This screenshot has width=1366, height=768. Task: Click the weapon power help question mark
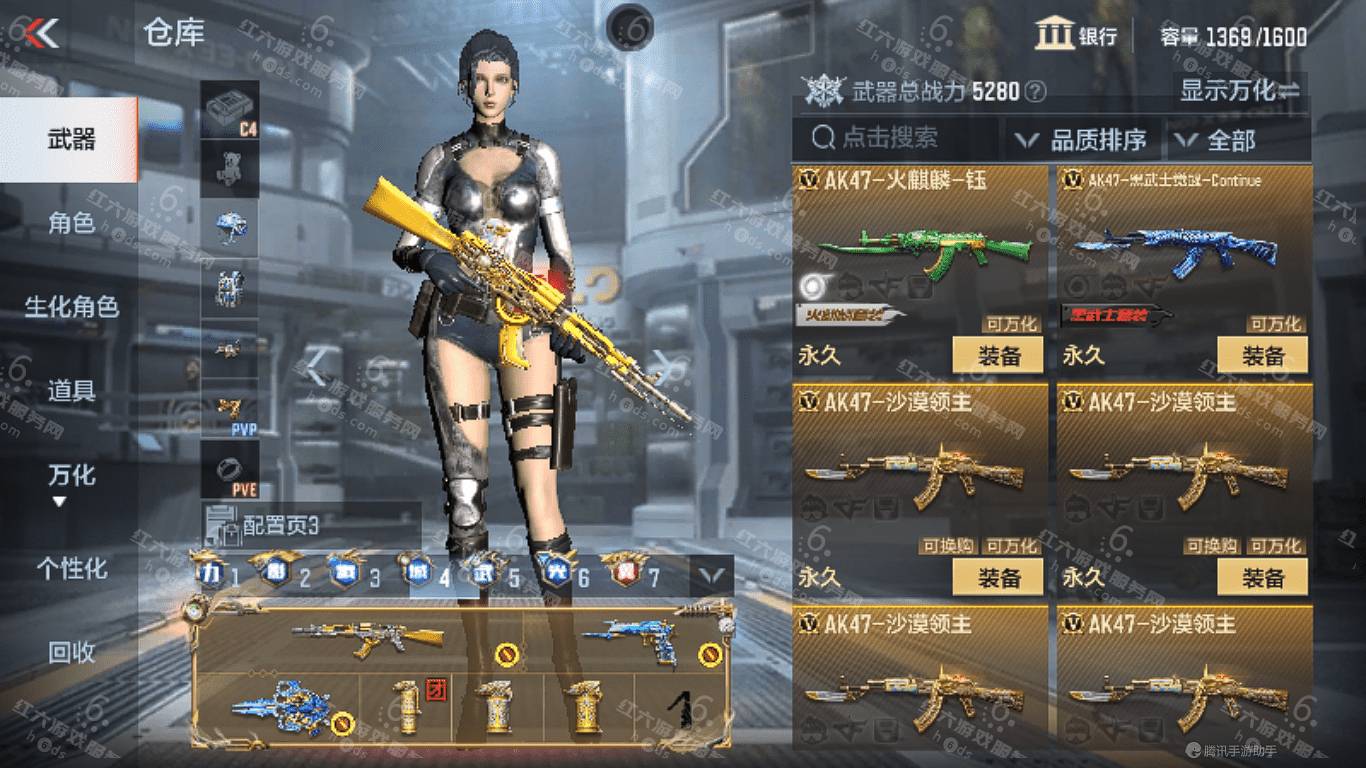click(1036, 92)
